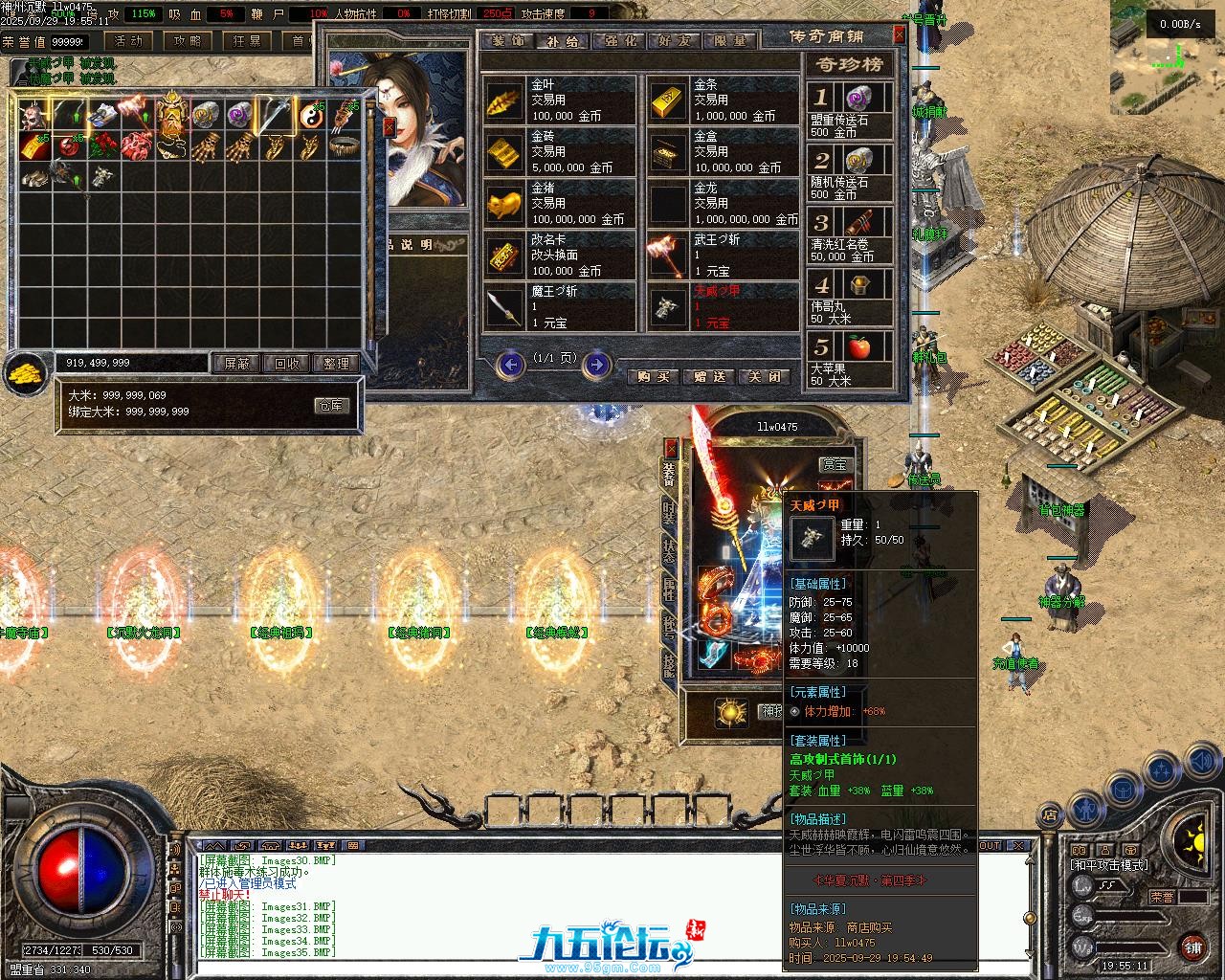Viewport: 1225px width, 980px height.
Task: Gift the item using the 赠送 button
Action: coord(709,376)
